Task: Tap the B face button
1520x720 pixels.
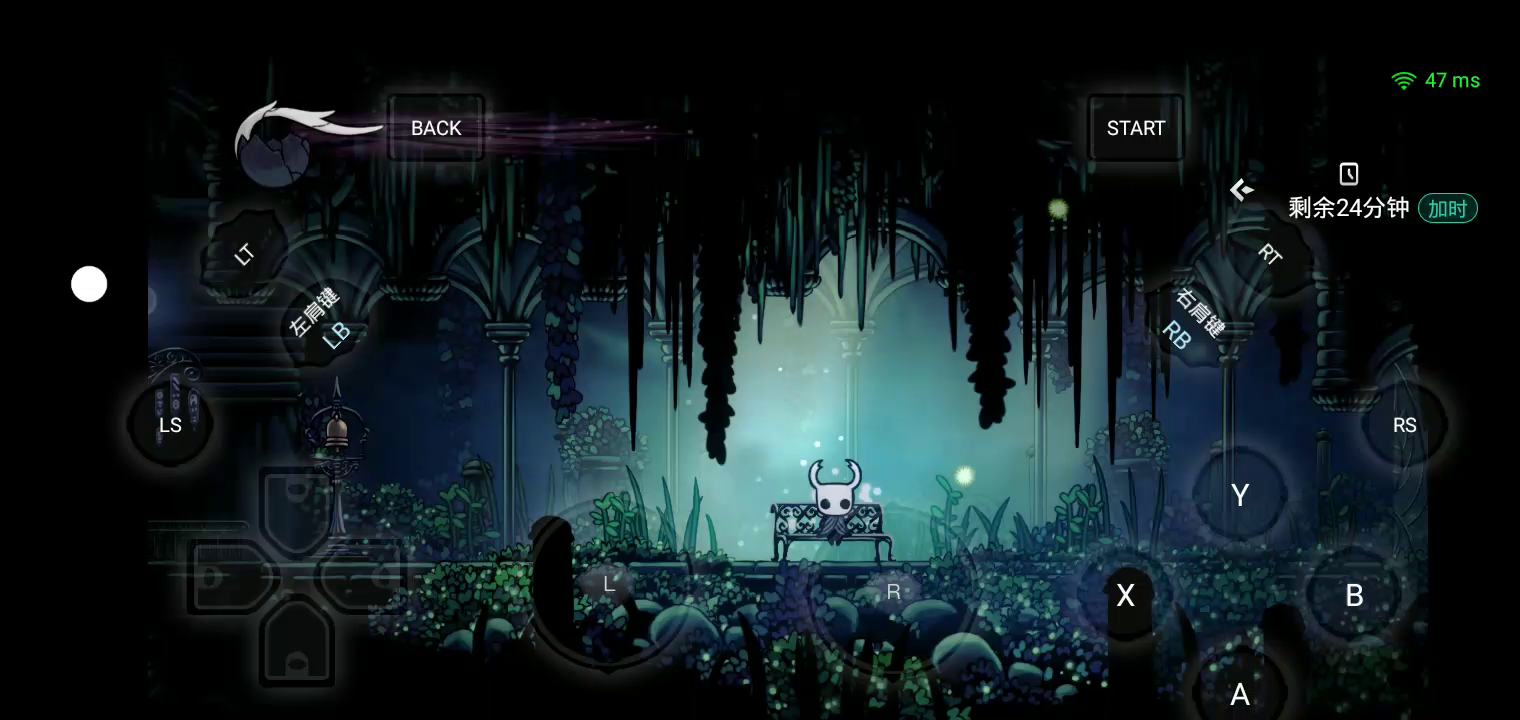Action: (1354, 595)
